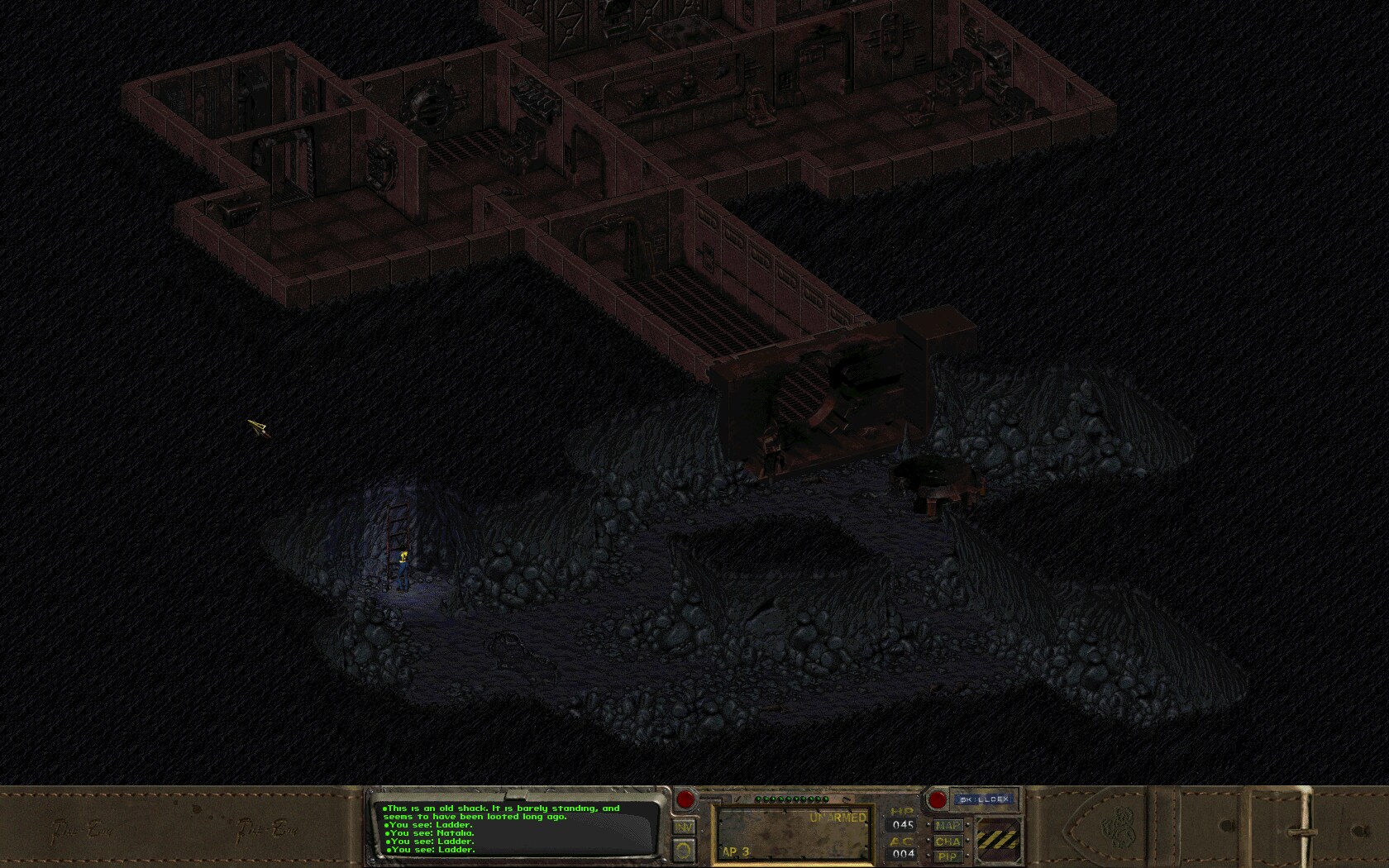Click the row of green action point lights
Image resolution: width=1389 pixels, height=868 pixels.
point(792,799)
